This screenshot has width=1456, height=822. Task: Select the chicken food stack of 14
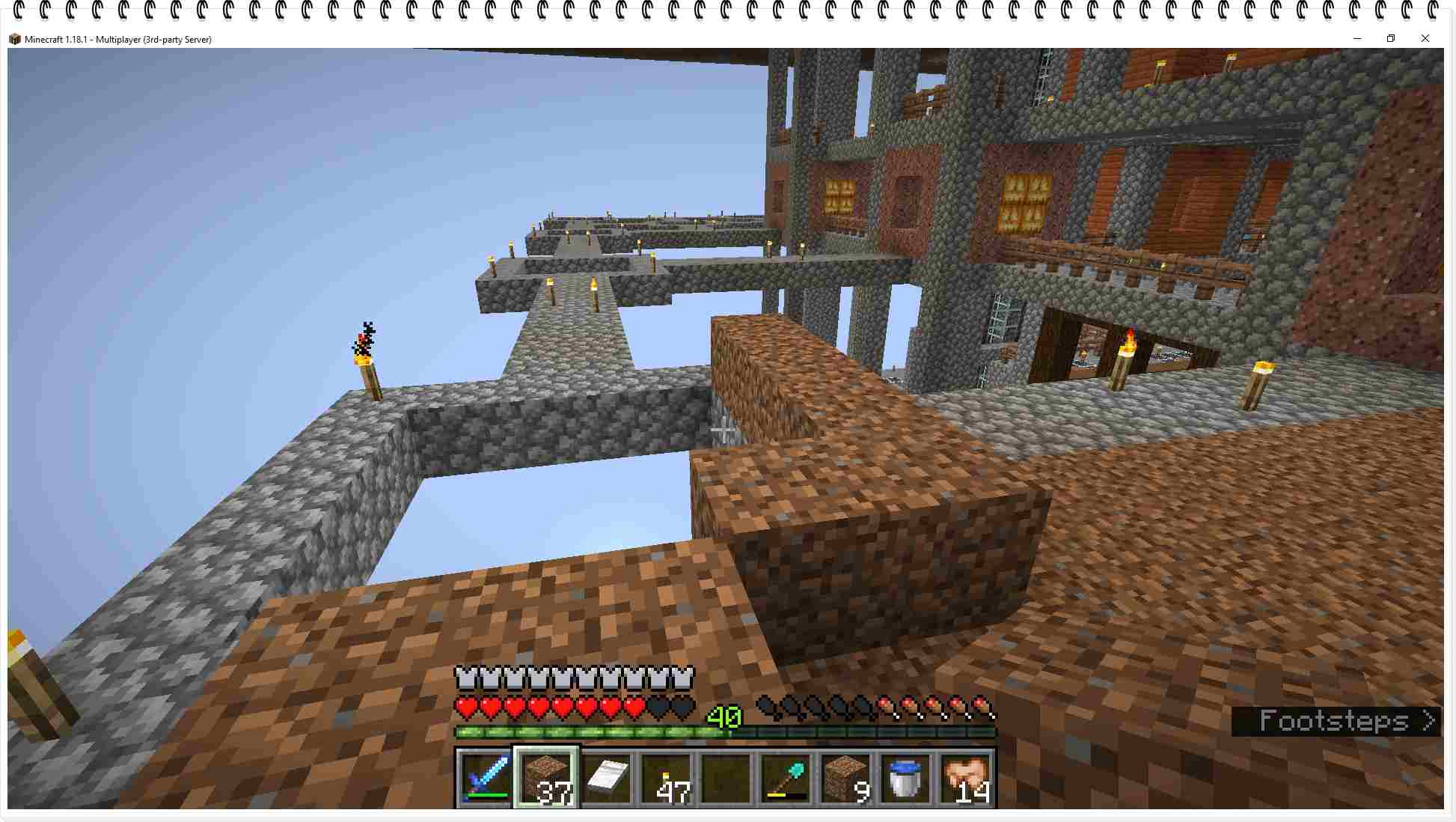[x=965, y=777]
